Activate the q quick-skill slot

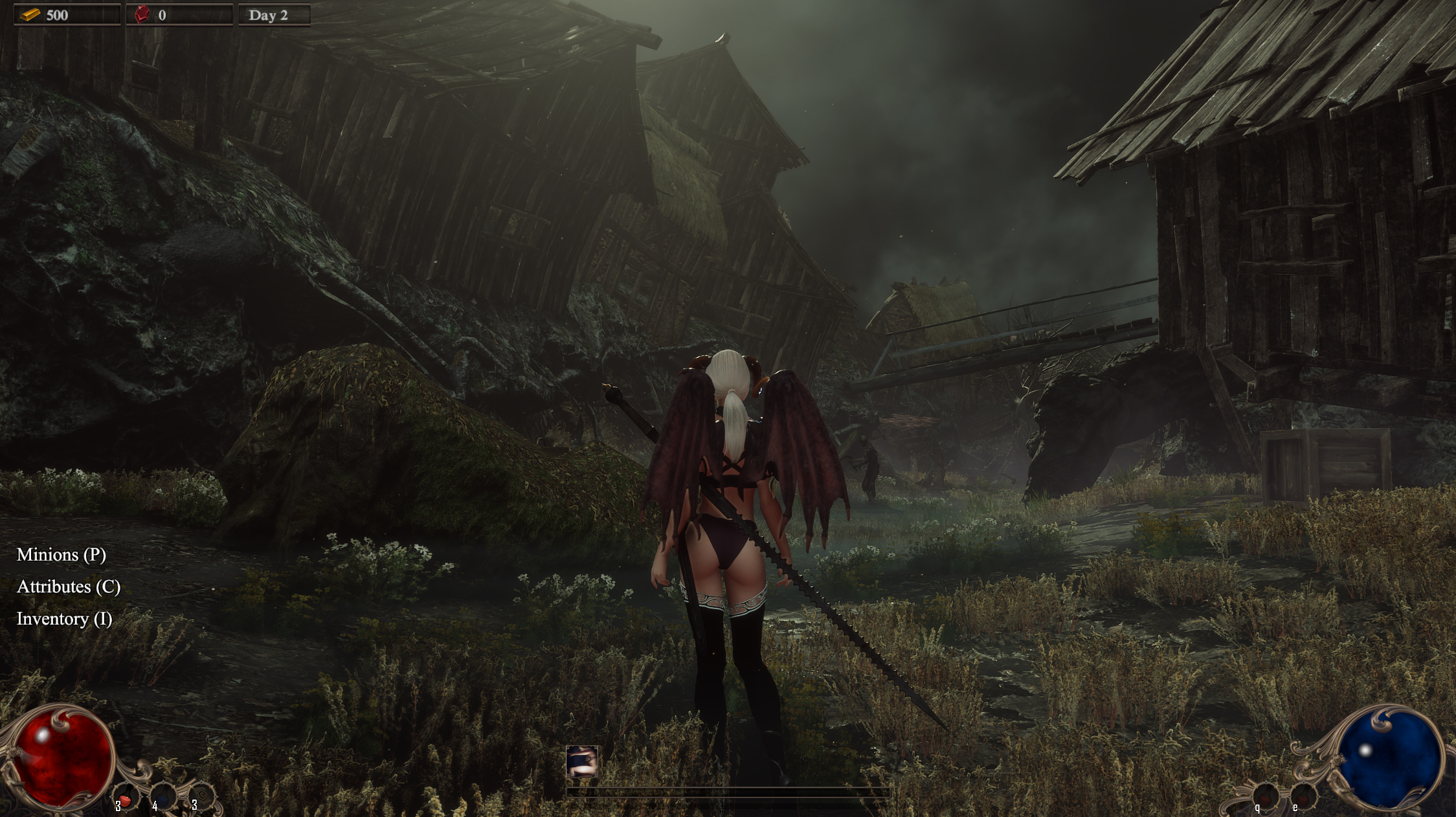(x=1267, y=798)
